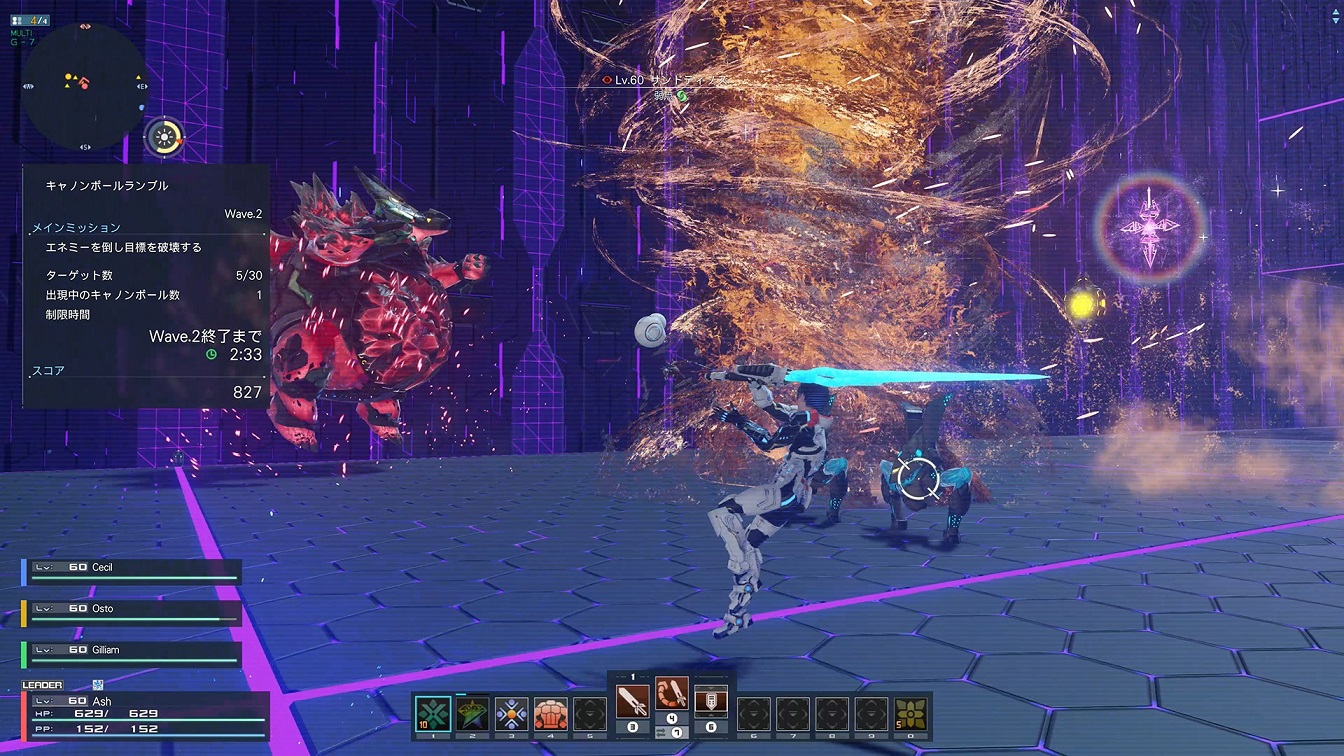Select party member Gilliam
This screenshot has height=756, width=1344.
click(x=131, y=653)
